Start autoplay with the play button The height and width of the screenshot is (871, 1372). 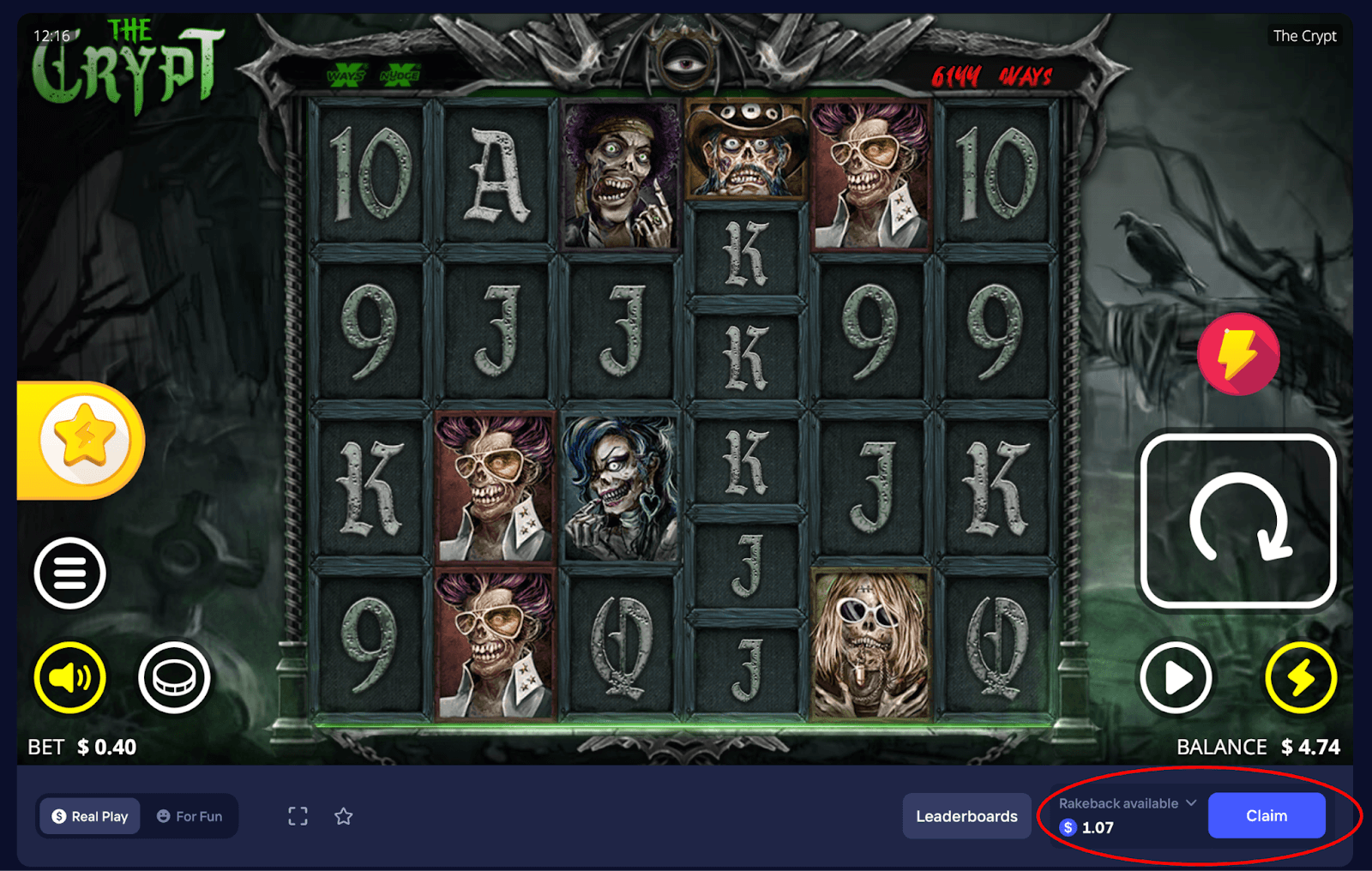tap(1176, 677)
